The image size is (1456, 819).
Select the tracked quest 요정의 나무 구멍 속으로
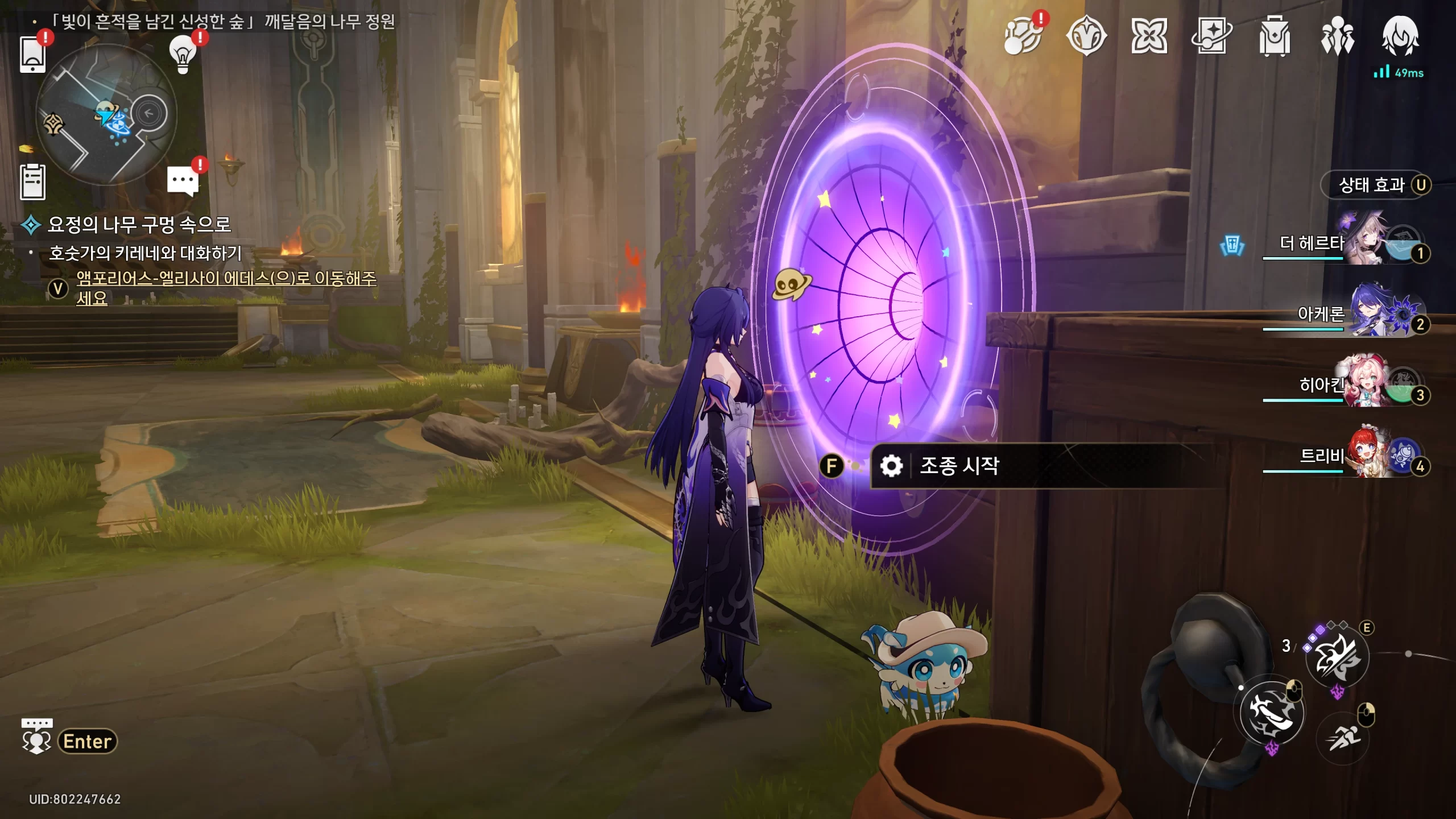pyautogui.click(x=139, y=225)
